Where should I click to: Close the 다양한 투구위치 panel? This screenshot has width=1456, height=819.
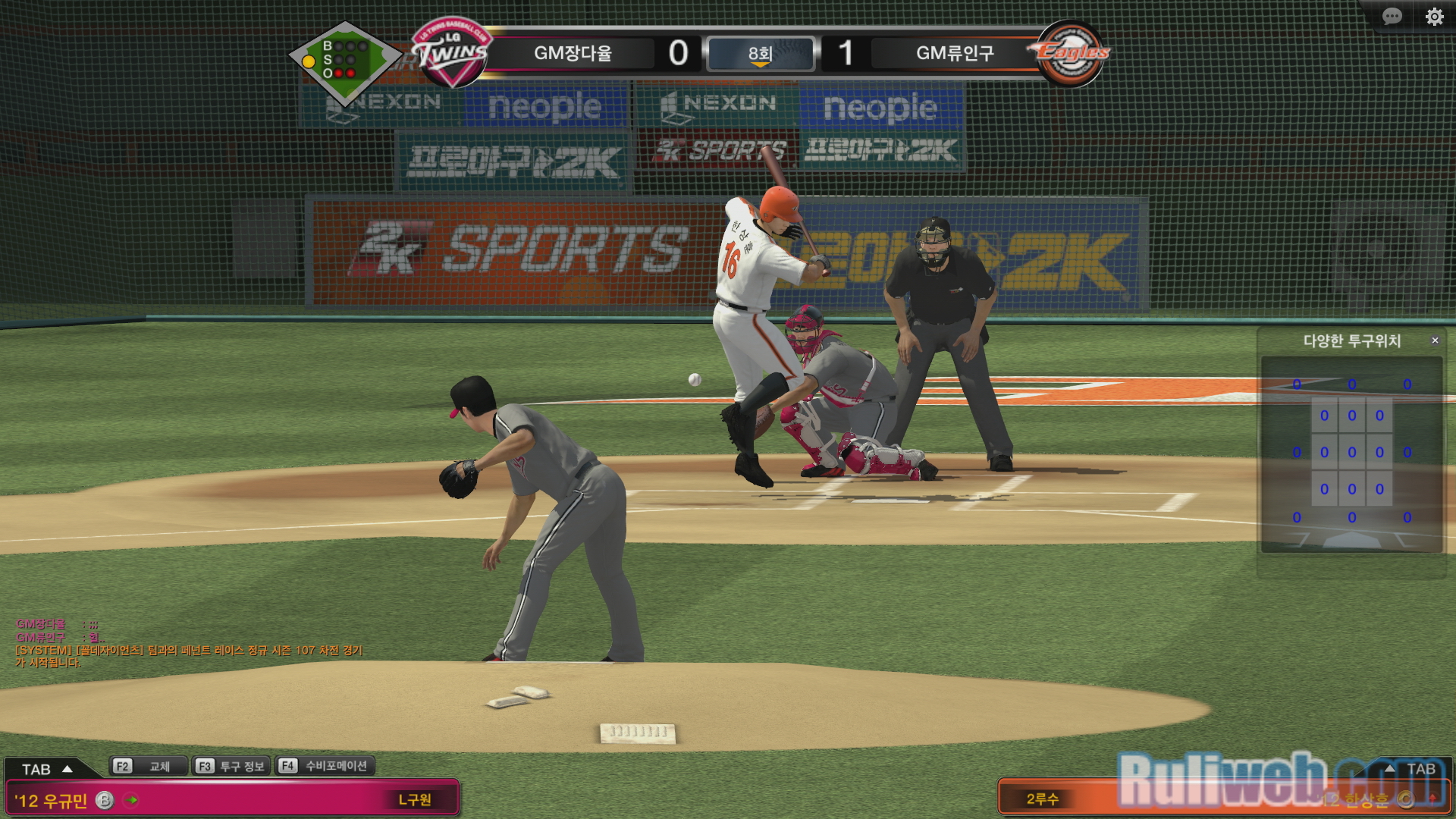click(x=1435, y=340)
